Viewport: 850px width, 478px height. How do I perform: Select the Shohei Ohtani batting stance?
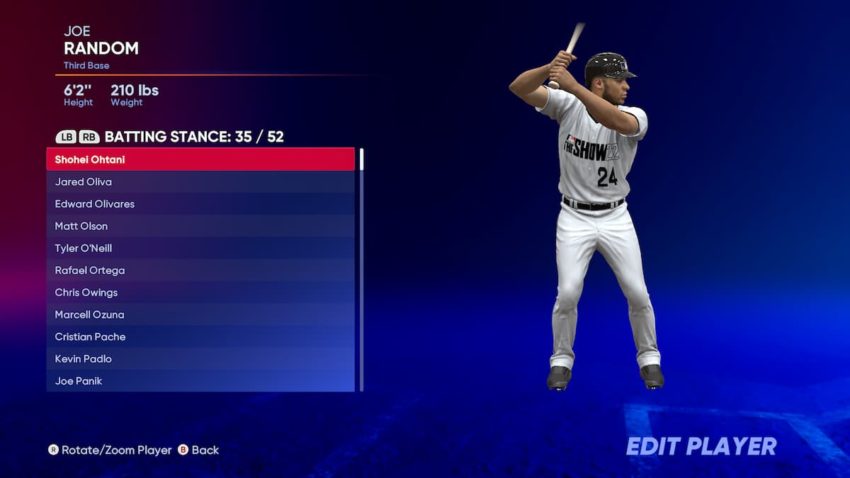pyautogui.click(x=200, y=160)
